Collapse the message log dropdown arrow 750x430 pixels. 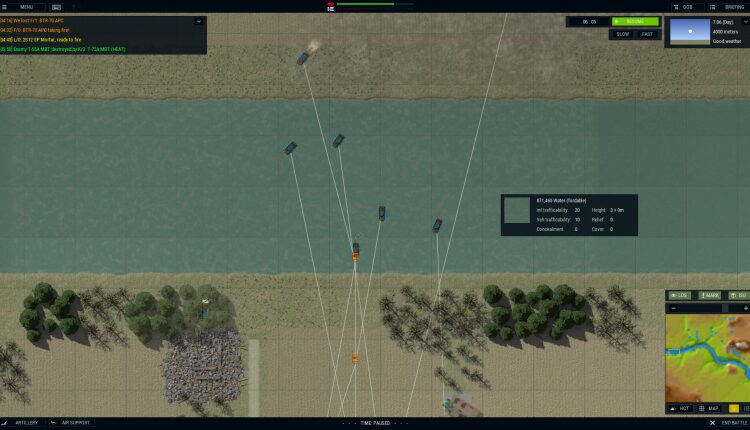[x=199, y=21]
